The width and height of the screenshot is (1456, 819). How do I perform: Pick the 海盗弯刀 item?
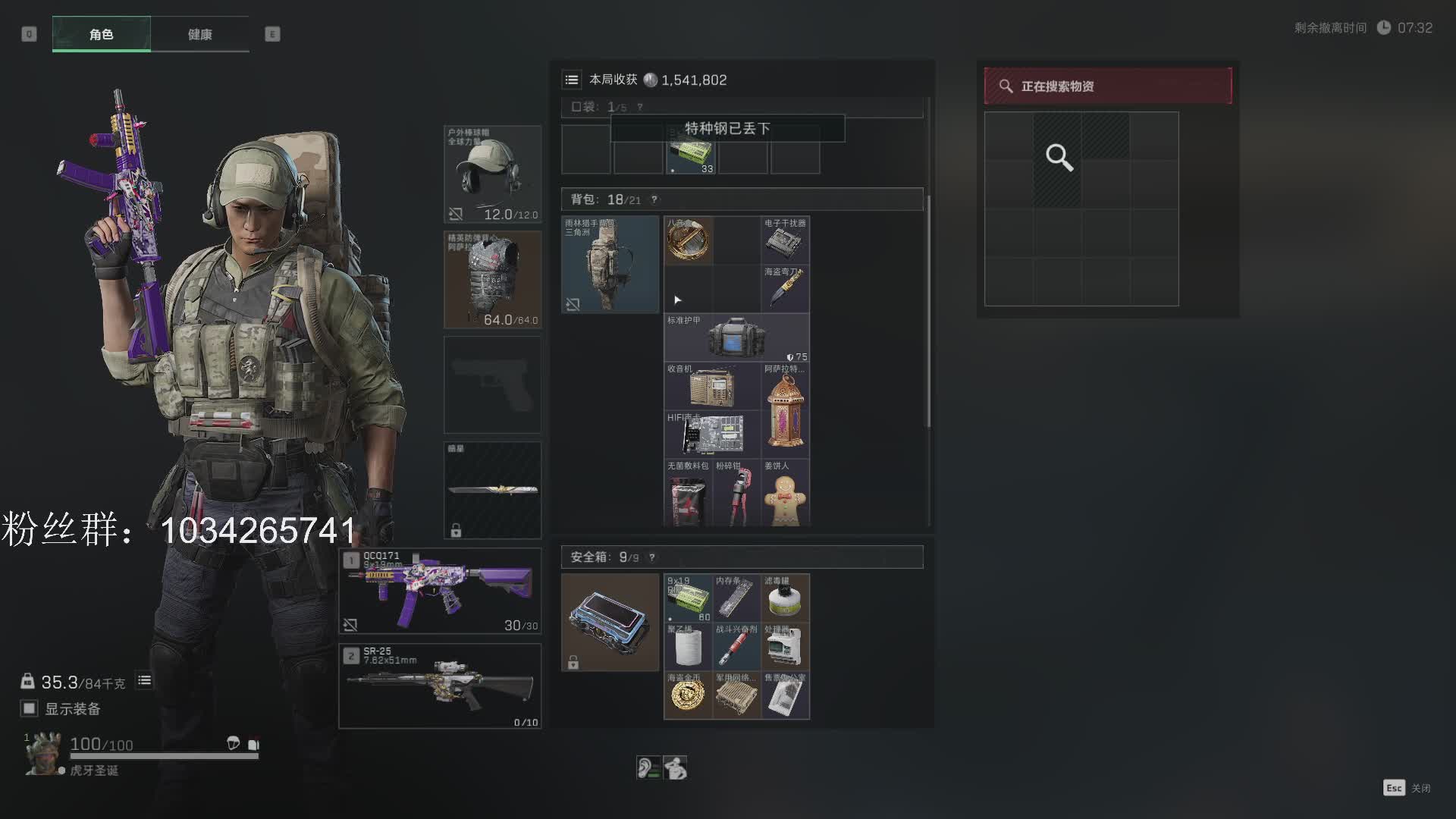pyautogui.click(x=785, y=288)
